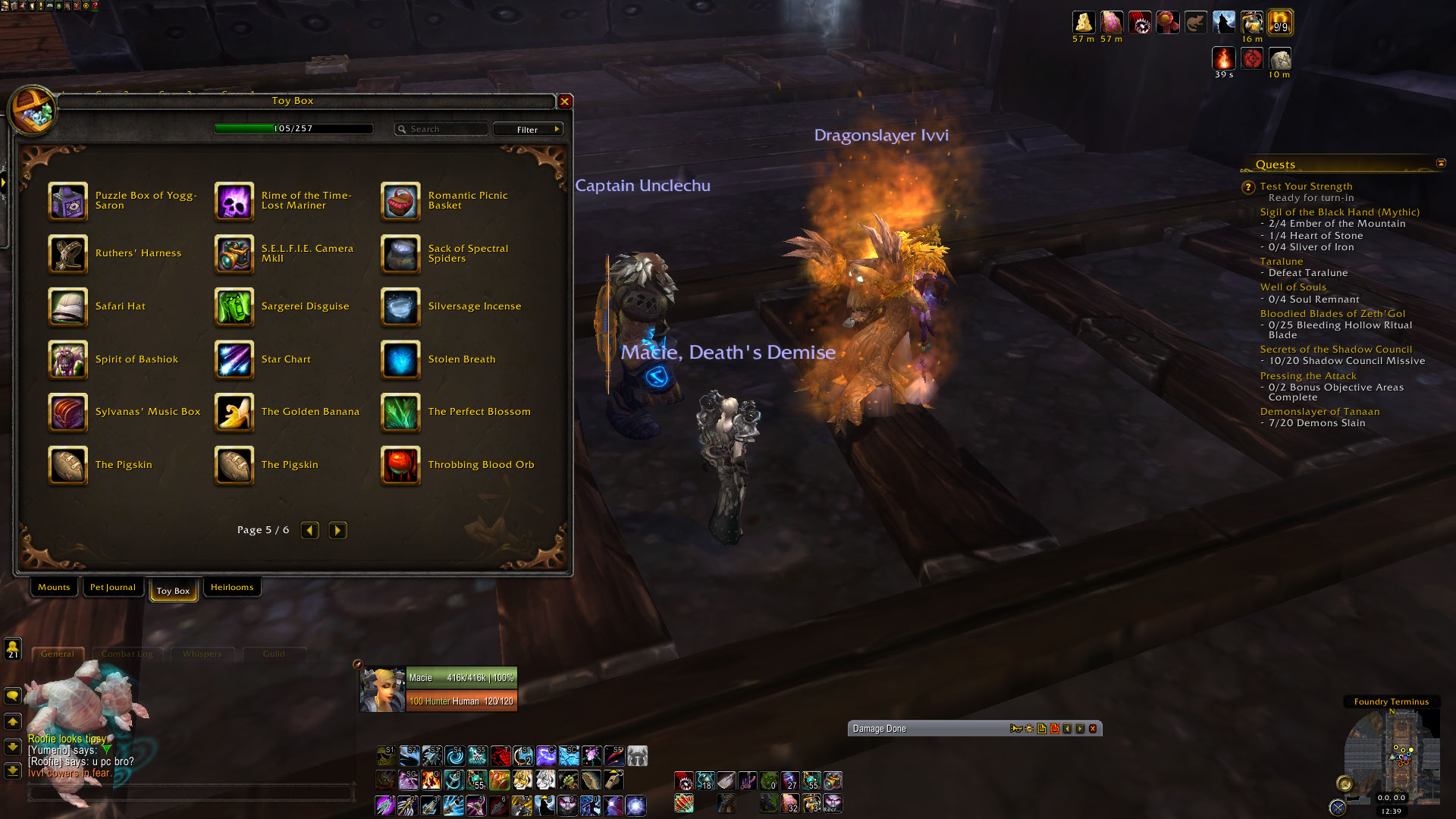Image resolution: width=1456 pixels, height=819 pixels.
Task: Activate the S.E.L.F.I.E. Camera MkII toy
Action: (x=234, y=254)
